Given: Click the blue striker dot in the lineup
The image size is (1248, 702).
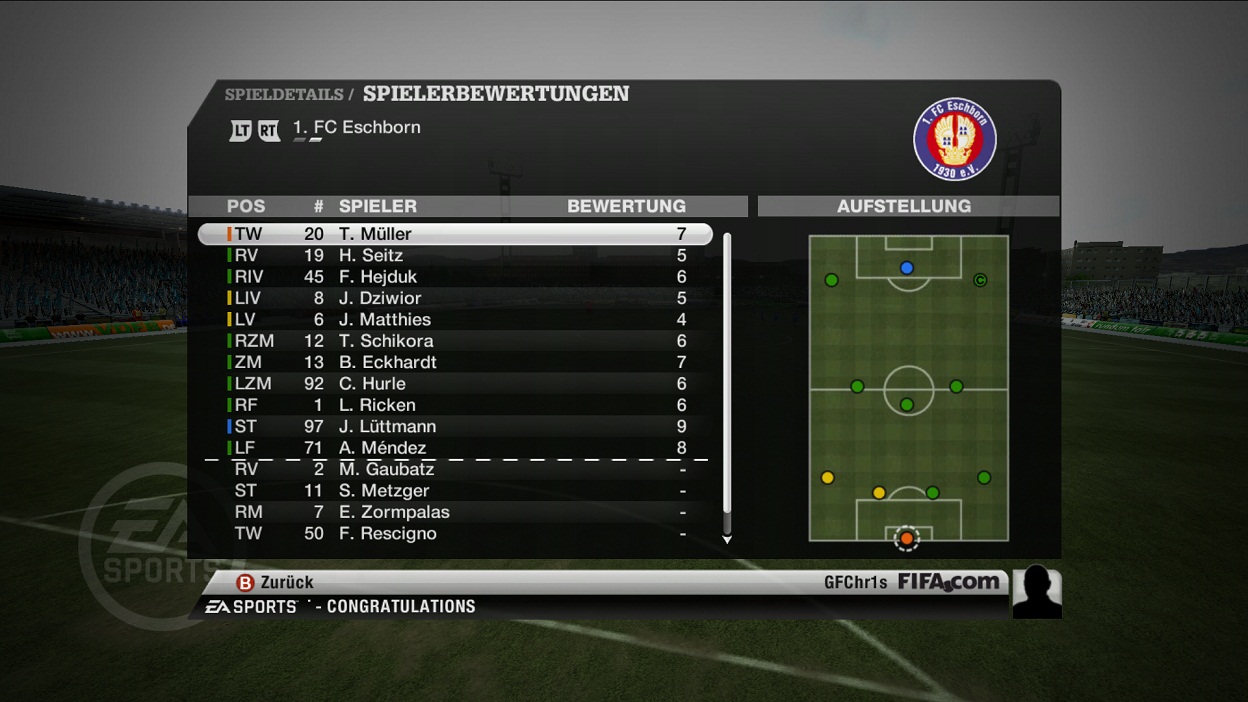Looking at the screenshot, I should click(x=907, y=268).
